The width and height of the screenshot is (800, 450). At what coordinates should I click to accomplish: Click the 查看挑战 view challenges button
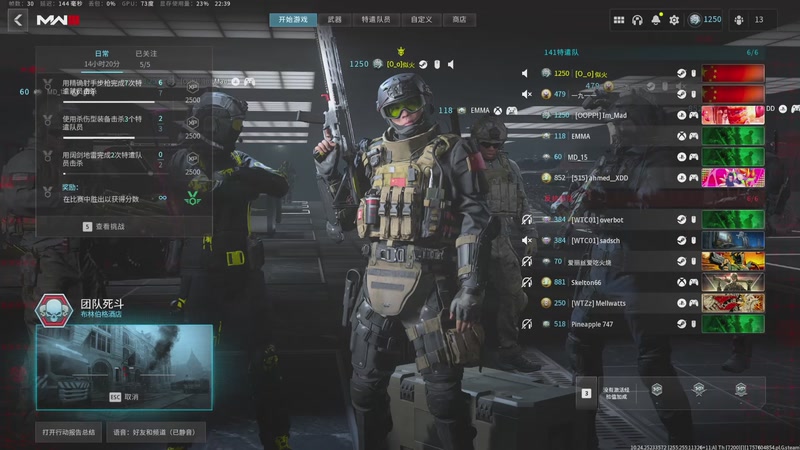pos(110,227)
